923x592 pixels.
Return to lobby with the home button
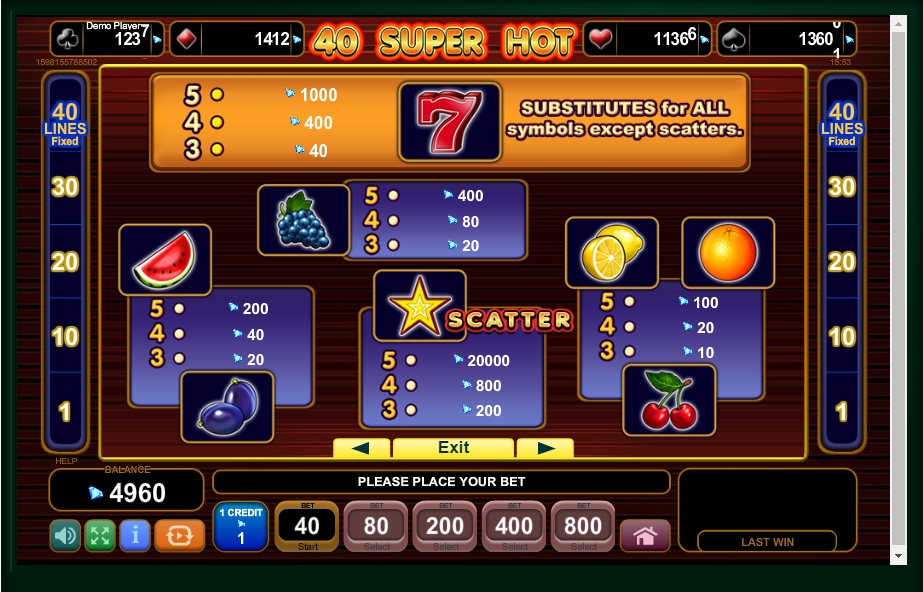click(x=645, y=536)
